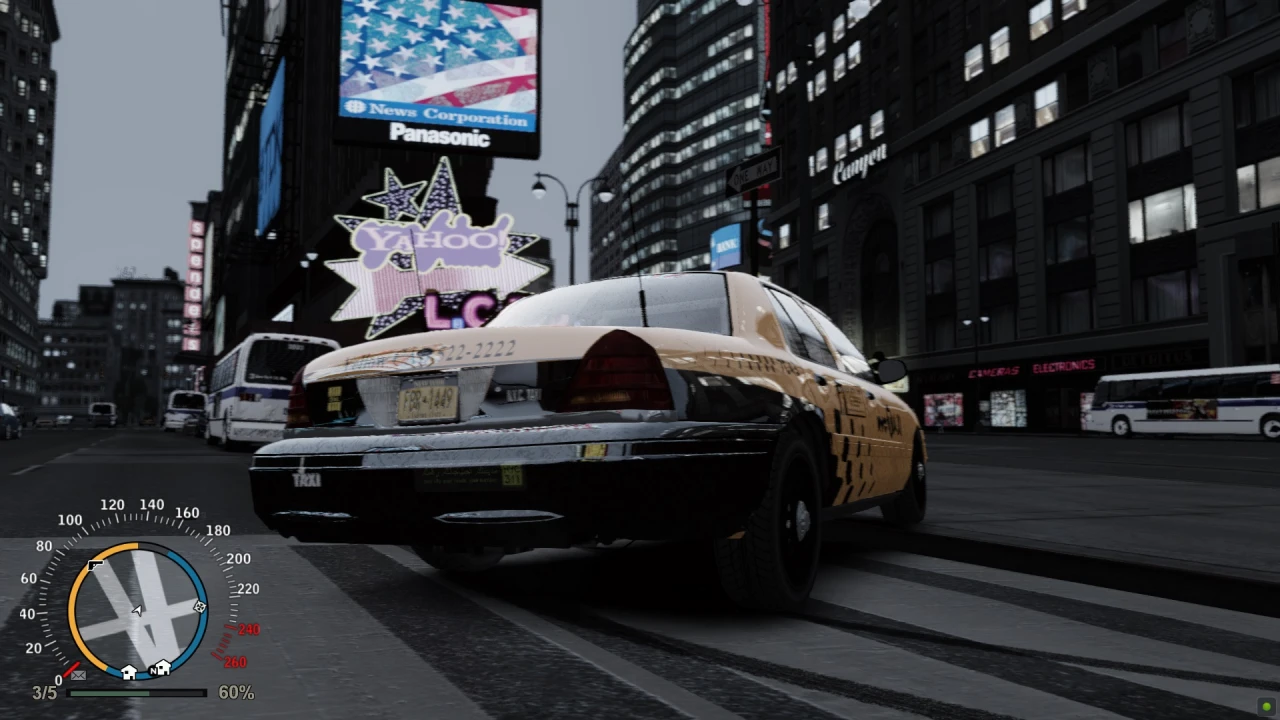The height and width of the screenshot is (720, 1280).
Task: Click the safehouse home icon on the radar
Action: click(128, 670)
